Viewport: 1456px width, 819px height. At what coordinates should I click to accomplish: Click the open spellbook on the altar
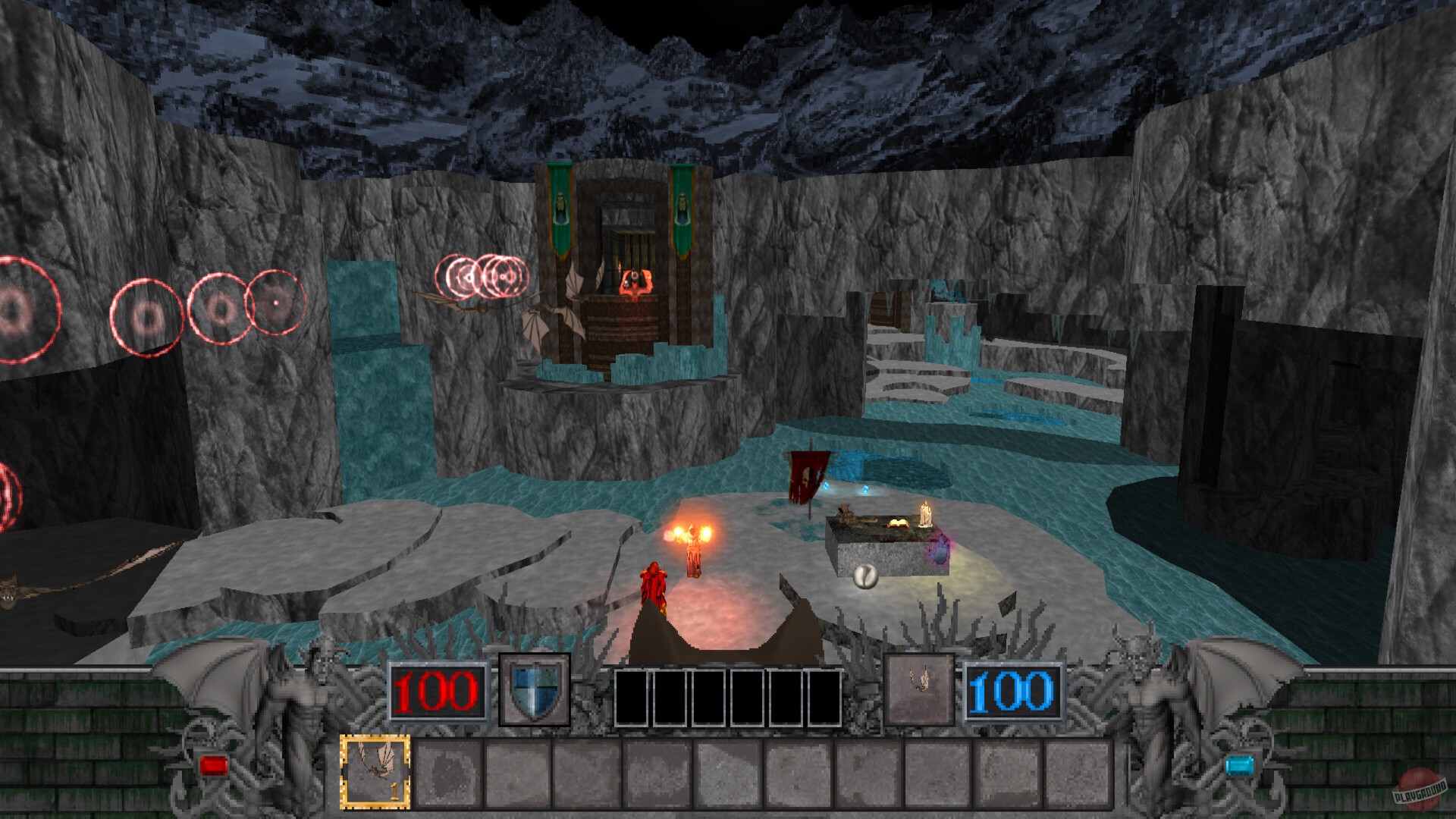coord(898,522)
